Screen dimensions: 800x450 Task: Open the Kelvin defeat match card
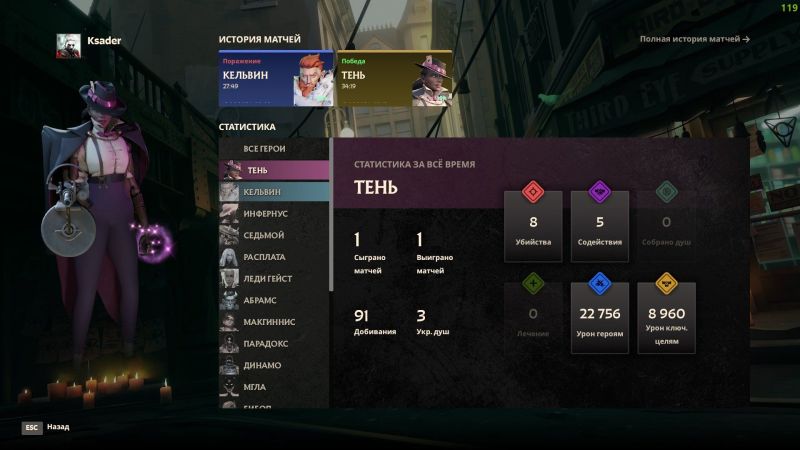tap(276, 79)
